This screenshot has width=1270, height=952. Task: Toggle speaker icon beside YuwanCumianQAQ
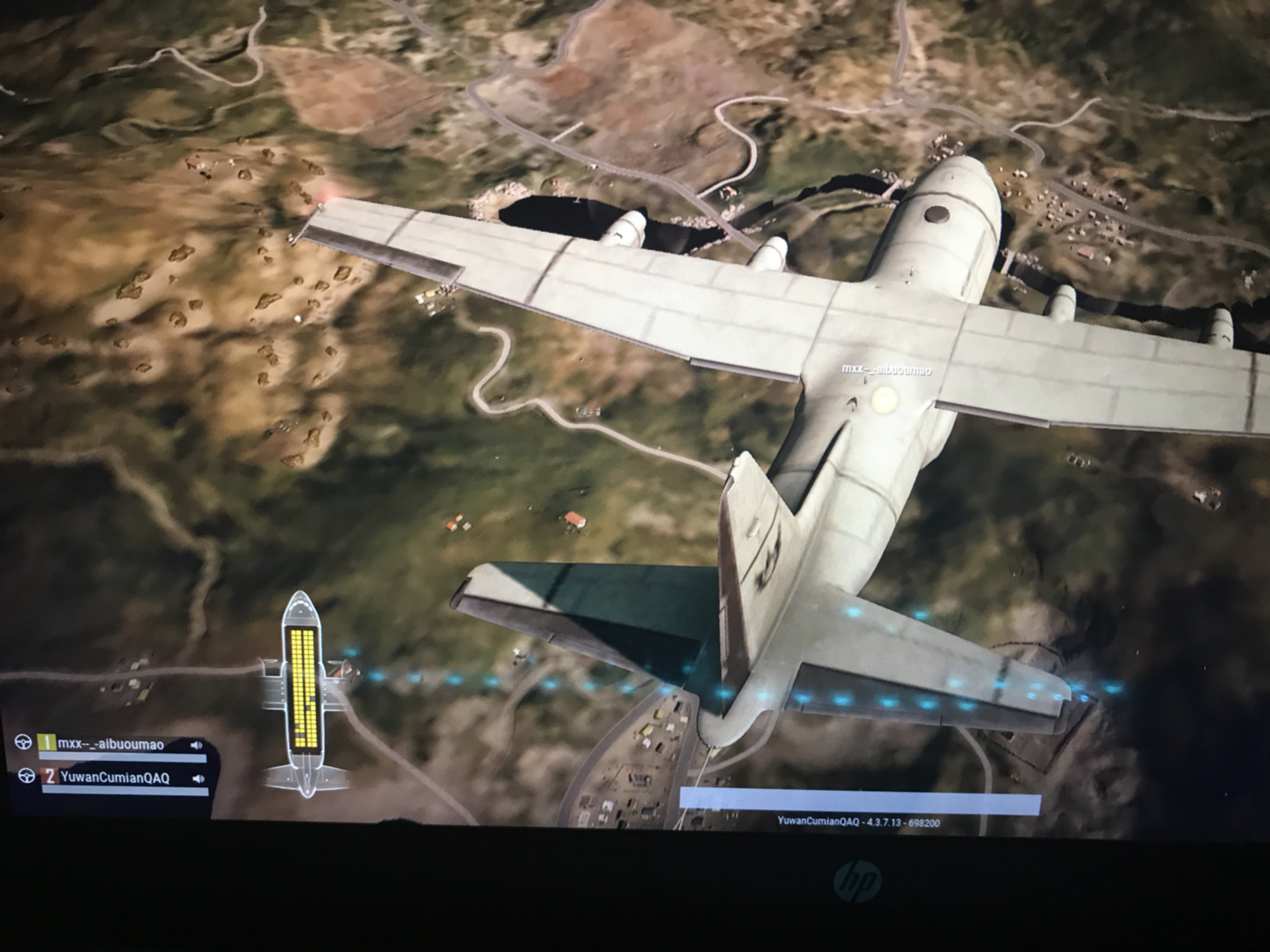(x=198, y=778)
